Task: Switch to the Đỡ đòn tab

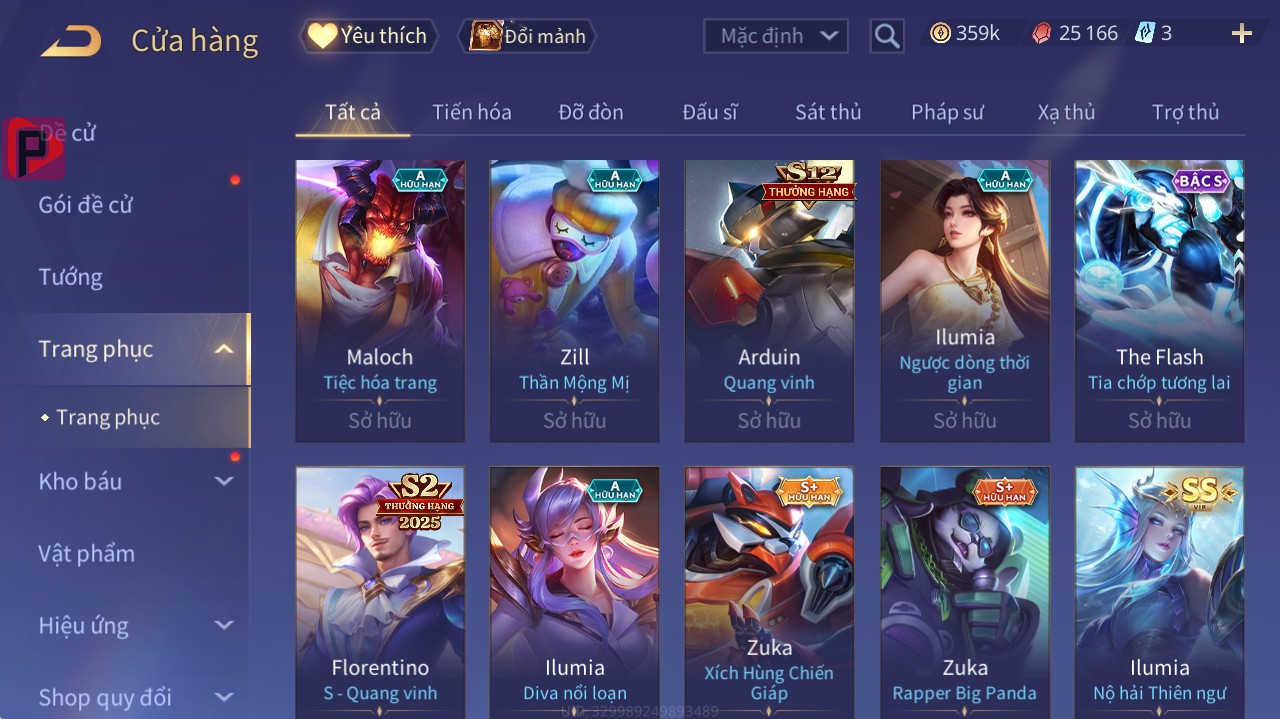Action: click(x=590, y=112)
